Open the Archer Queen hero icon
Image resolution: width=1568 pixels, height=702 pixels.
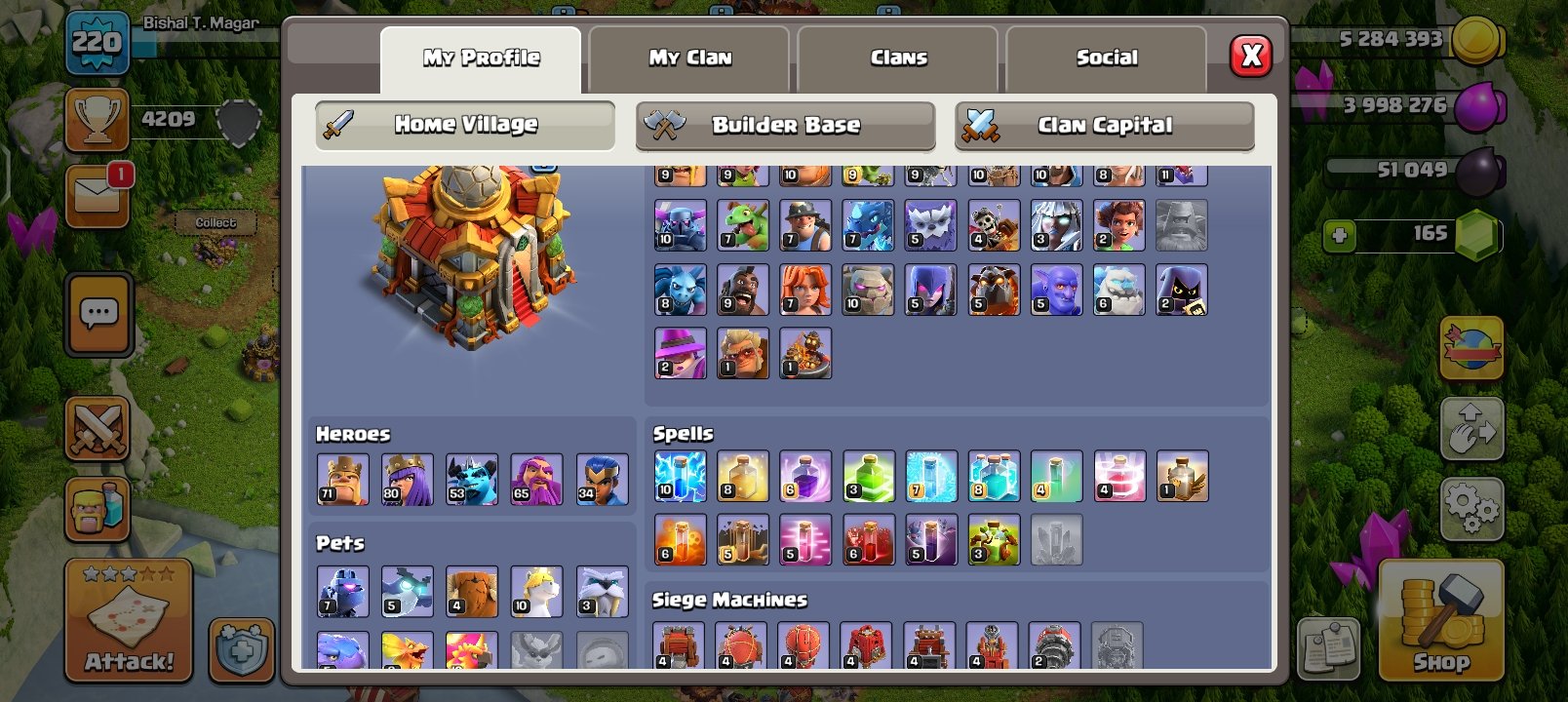[410, 478]
